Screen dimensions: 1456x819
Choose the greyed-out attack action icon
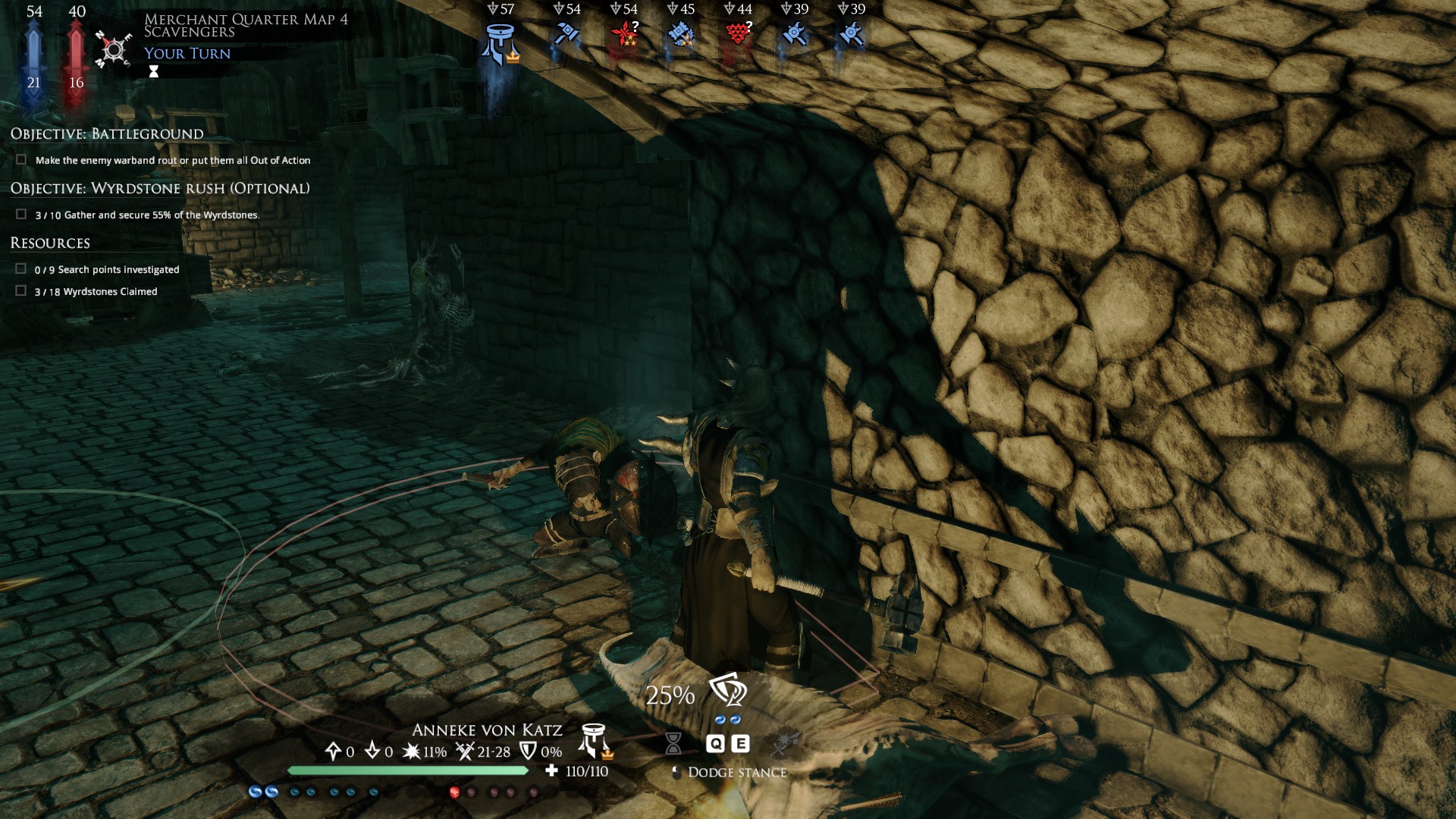click(x=786, y=742)
